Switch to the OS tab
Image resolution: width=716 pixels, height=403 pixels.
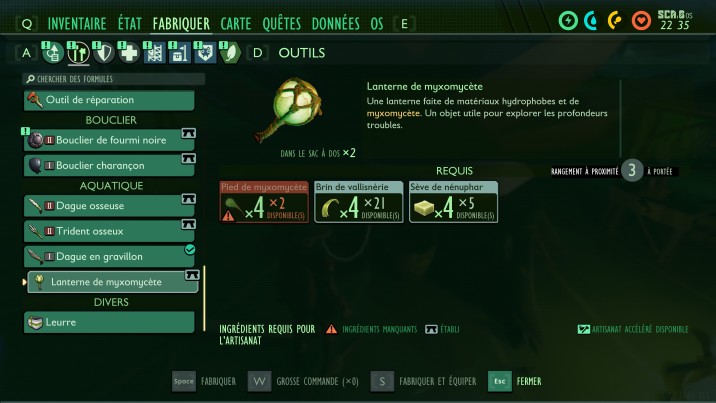377,23
